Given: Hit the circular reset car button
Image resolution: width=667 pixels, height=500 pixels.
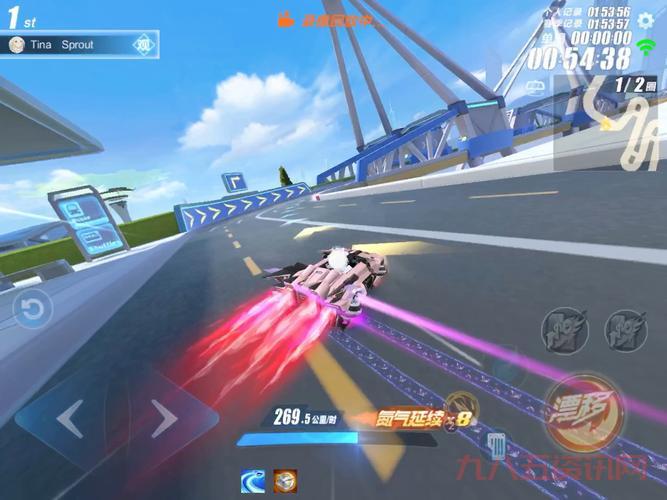Looking at the screenshot, I should [32, 309].
